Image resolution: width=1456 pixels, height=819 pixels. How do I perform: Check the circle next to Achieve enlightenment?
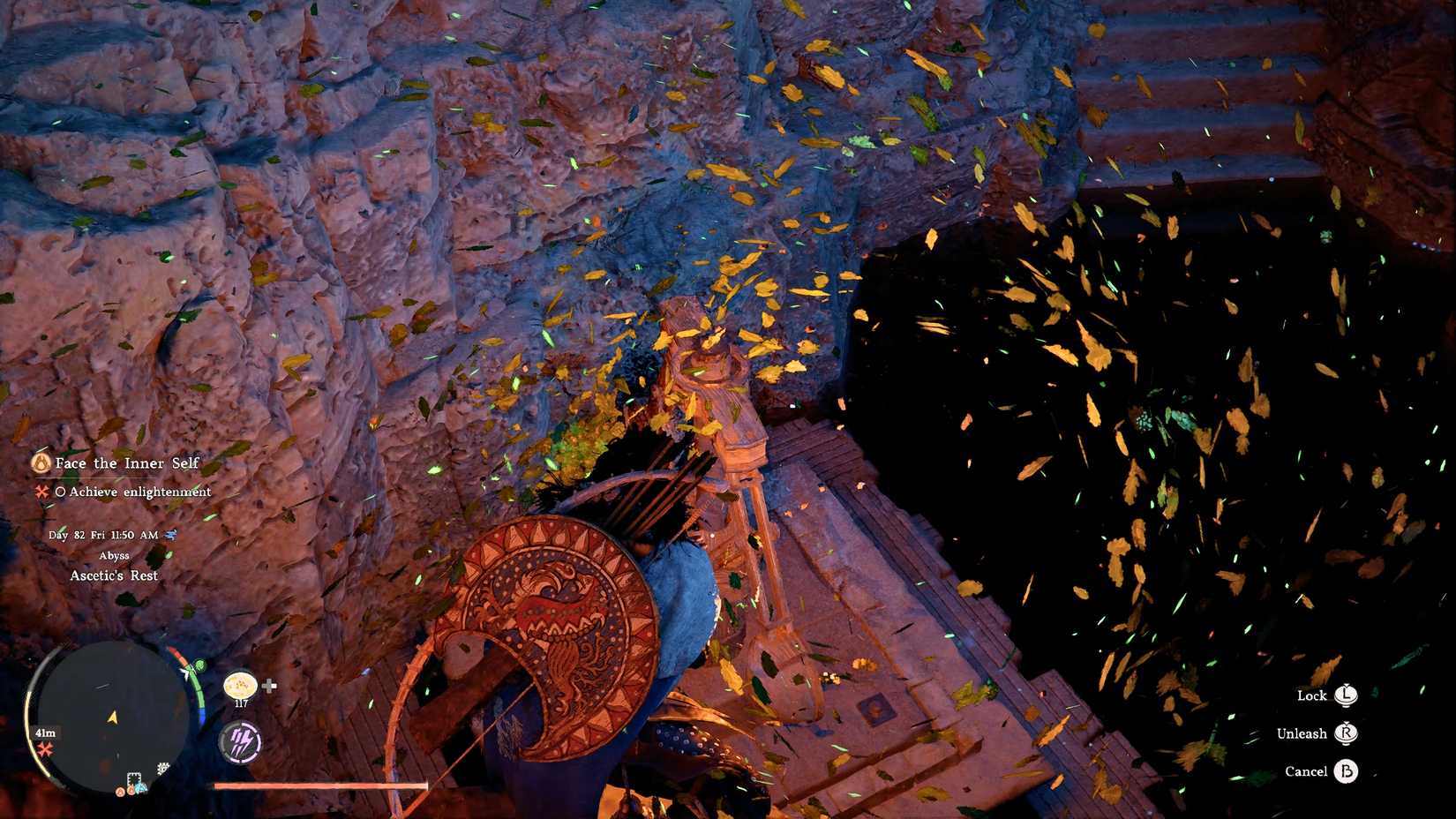pos(61,492)
